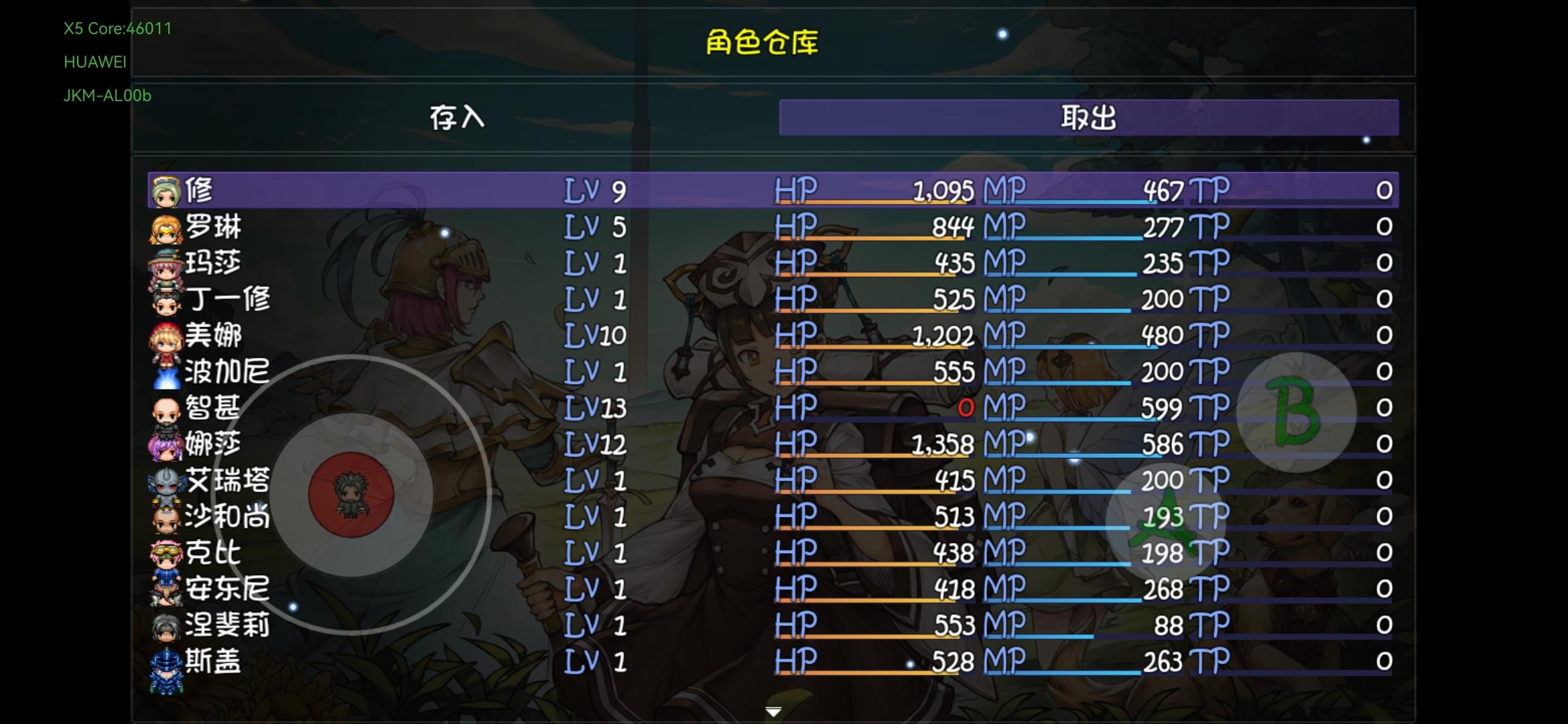Click 克比's goggles portrait icon
1568x724 pixels.
(168, 554)
